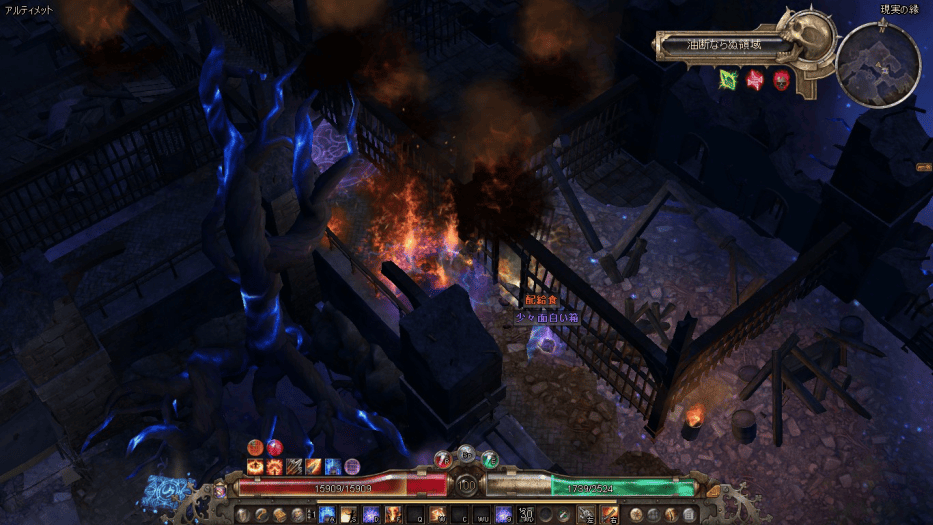Use the hotbar item with count 30
The image size is (933, 525).
coord(527,514)
